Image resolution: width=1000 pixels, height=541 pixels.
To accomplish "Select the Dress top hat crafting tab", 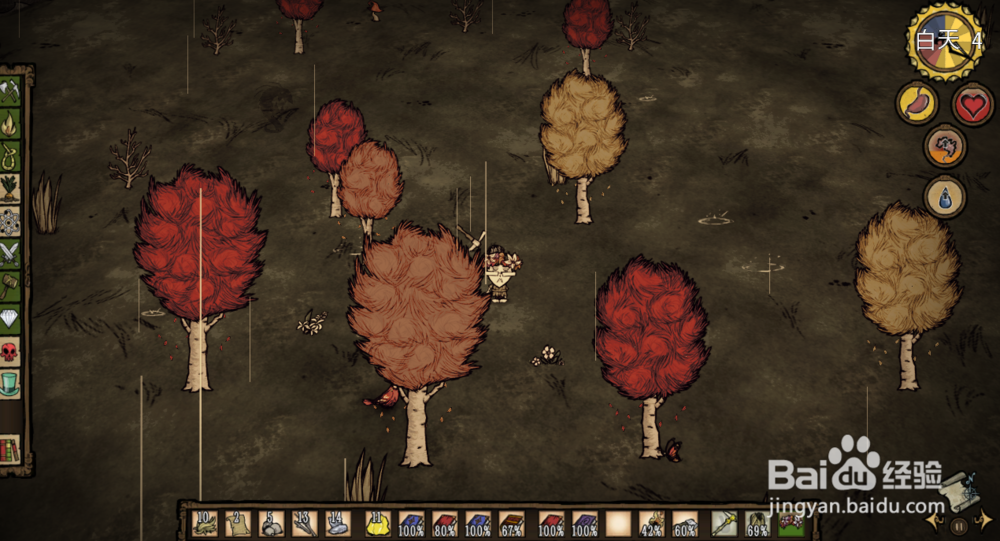I will point(10,383).
